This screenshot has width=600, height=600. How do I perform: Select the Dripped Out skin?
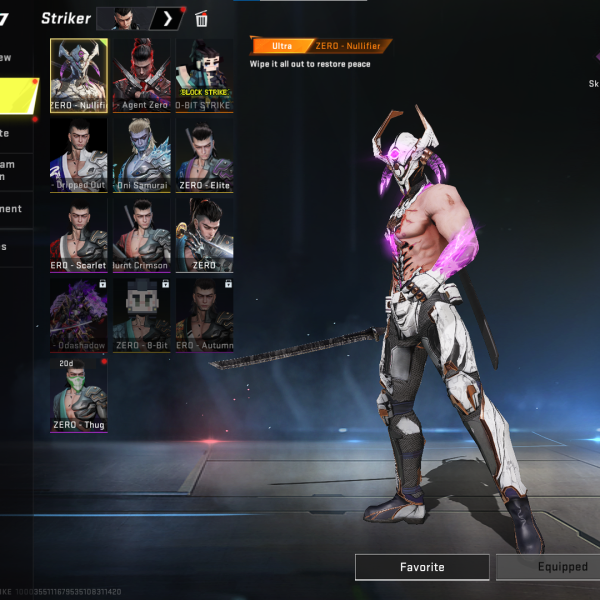click(79, 155)
